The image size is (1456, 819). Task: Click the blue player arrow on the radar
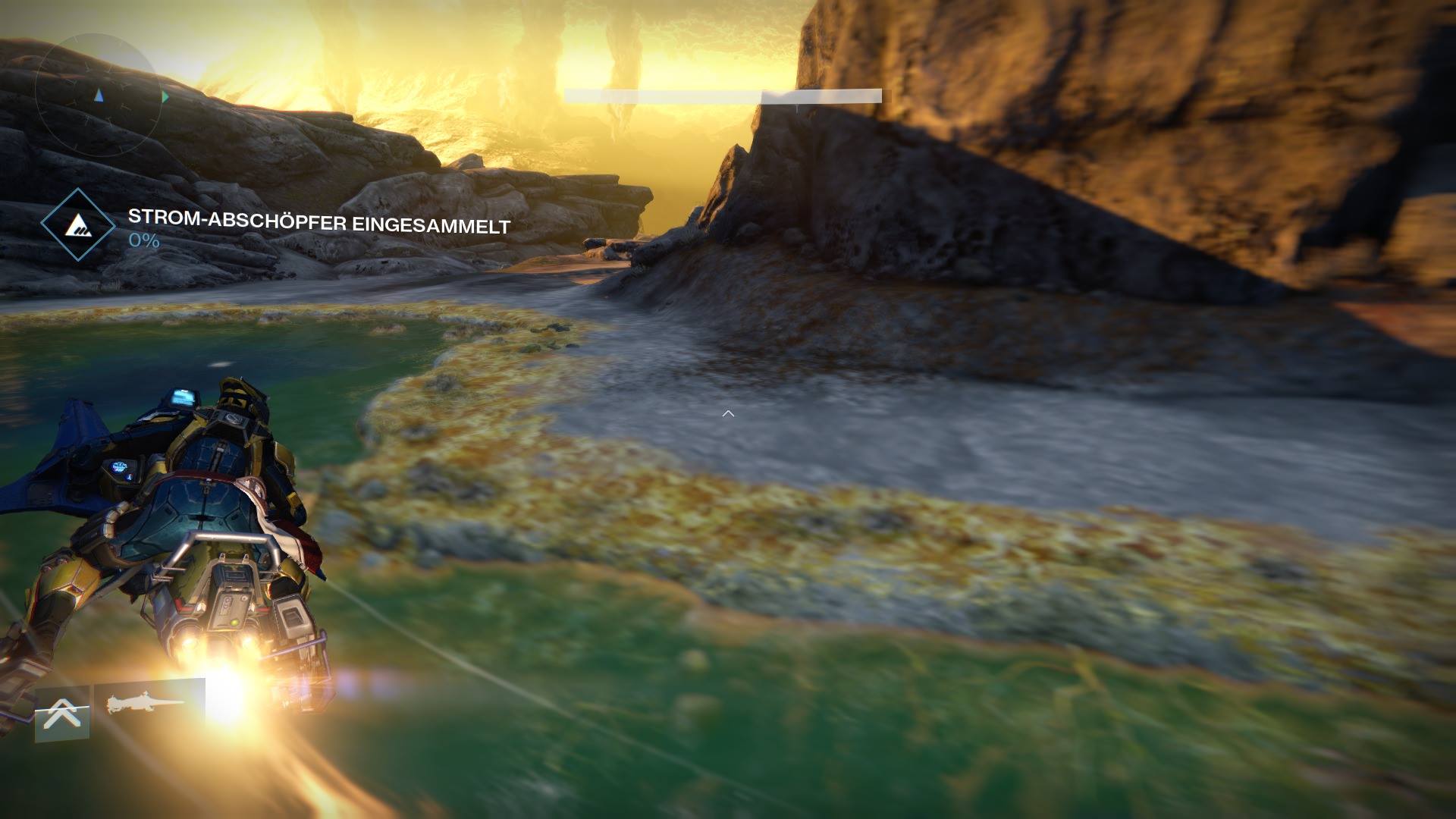click(97, 96)
